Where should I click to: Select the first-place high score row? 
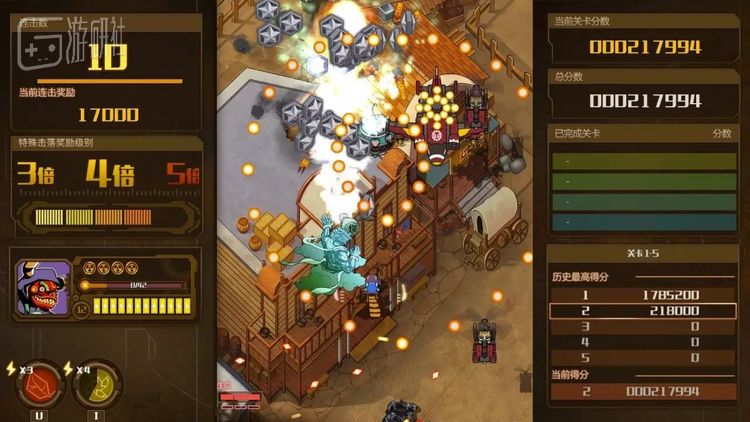tap(640, 295)
